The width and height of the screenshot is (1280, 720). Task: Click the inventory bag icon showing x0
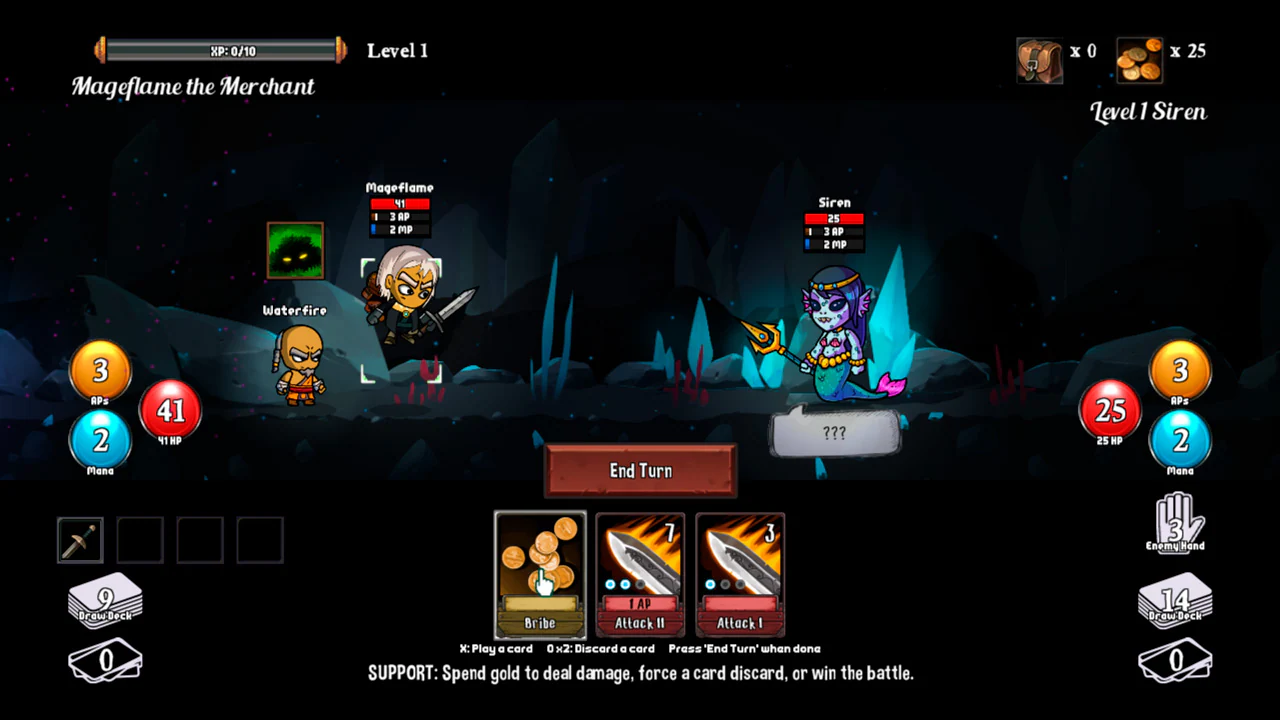click(x=1039, y=60)
